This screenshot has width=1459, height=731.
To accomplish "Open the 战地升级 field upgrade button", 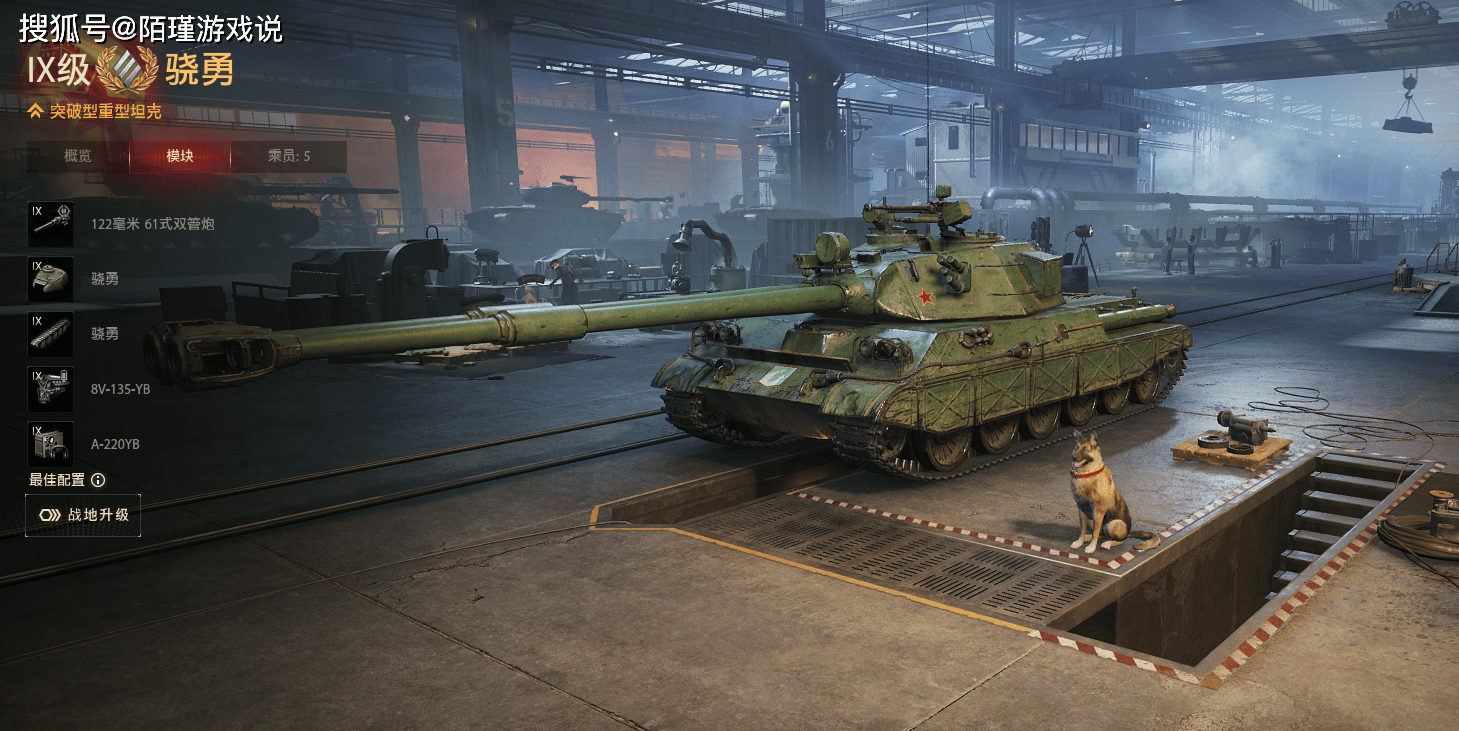I will coord(83,515).
